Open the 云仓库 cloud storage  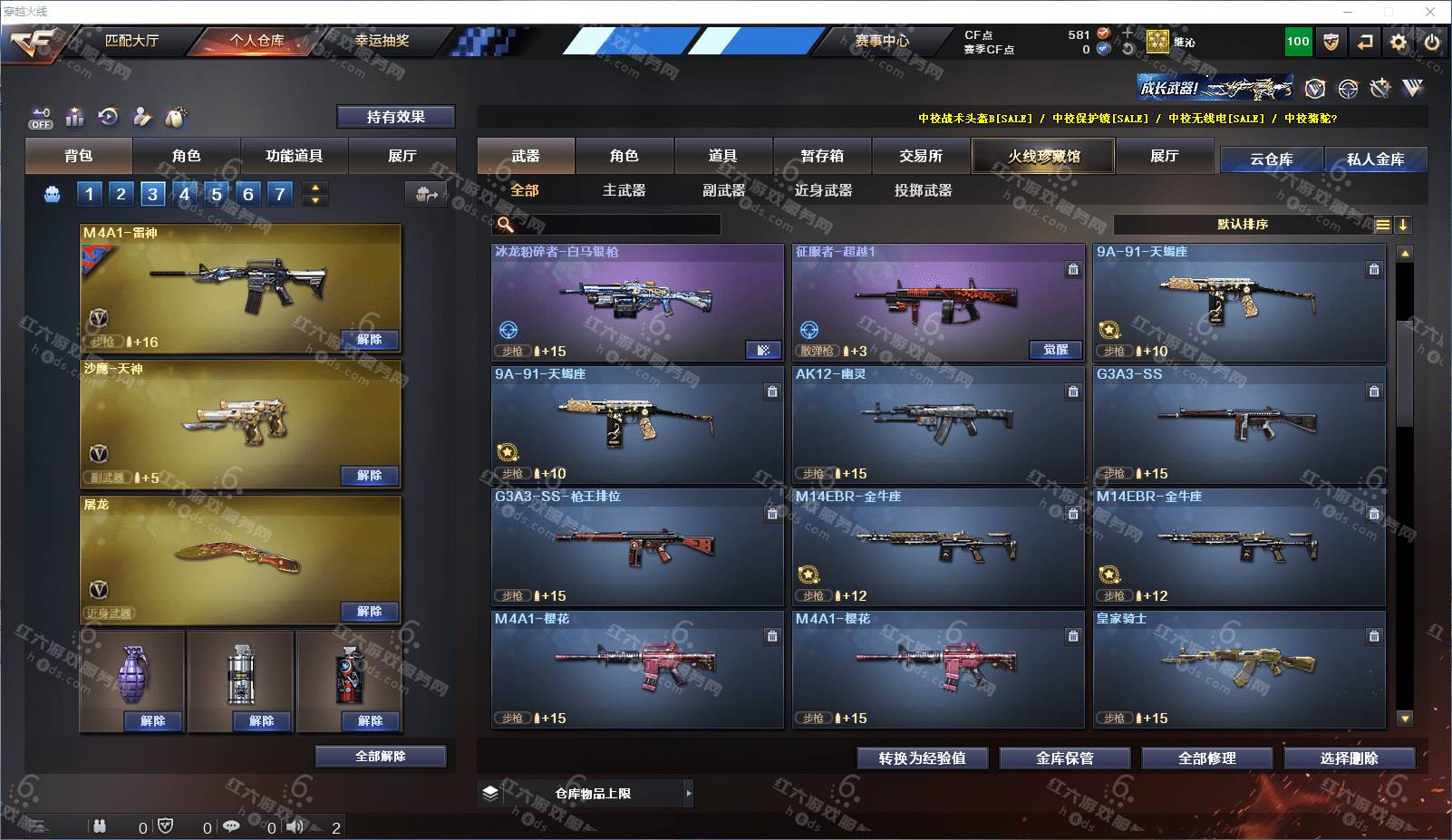1271,159
